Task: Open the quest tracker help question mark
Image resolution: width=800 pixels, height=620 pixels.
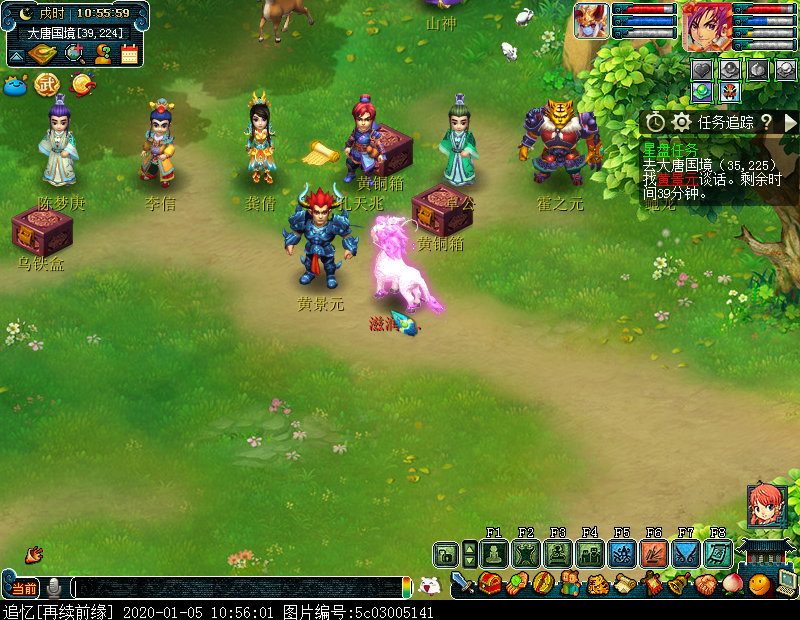Action: pos(766,122)
